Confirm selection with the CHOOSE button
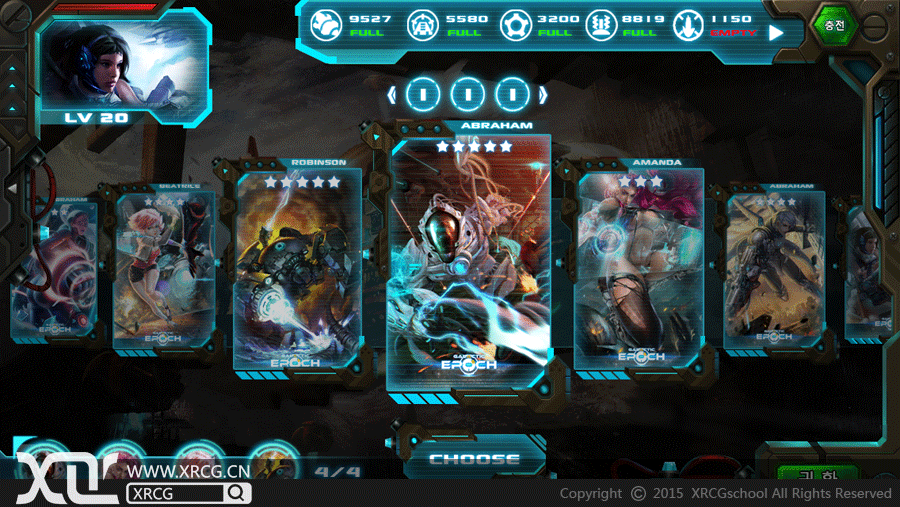900x507 pixels. (x=474, y=460)
